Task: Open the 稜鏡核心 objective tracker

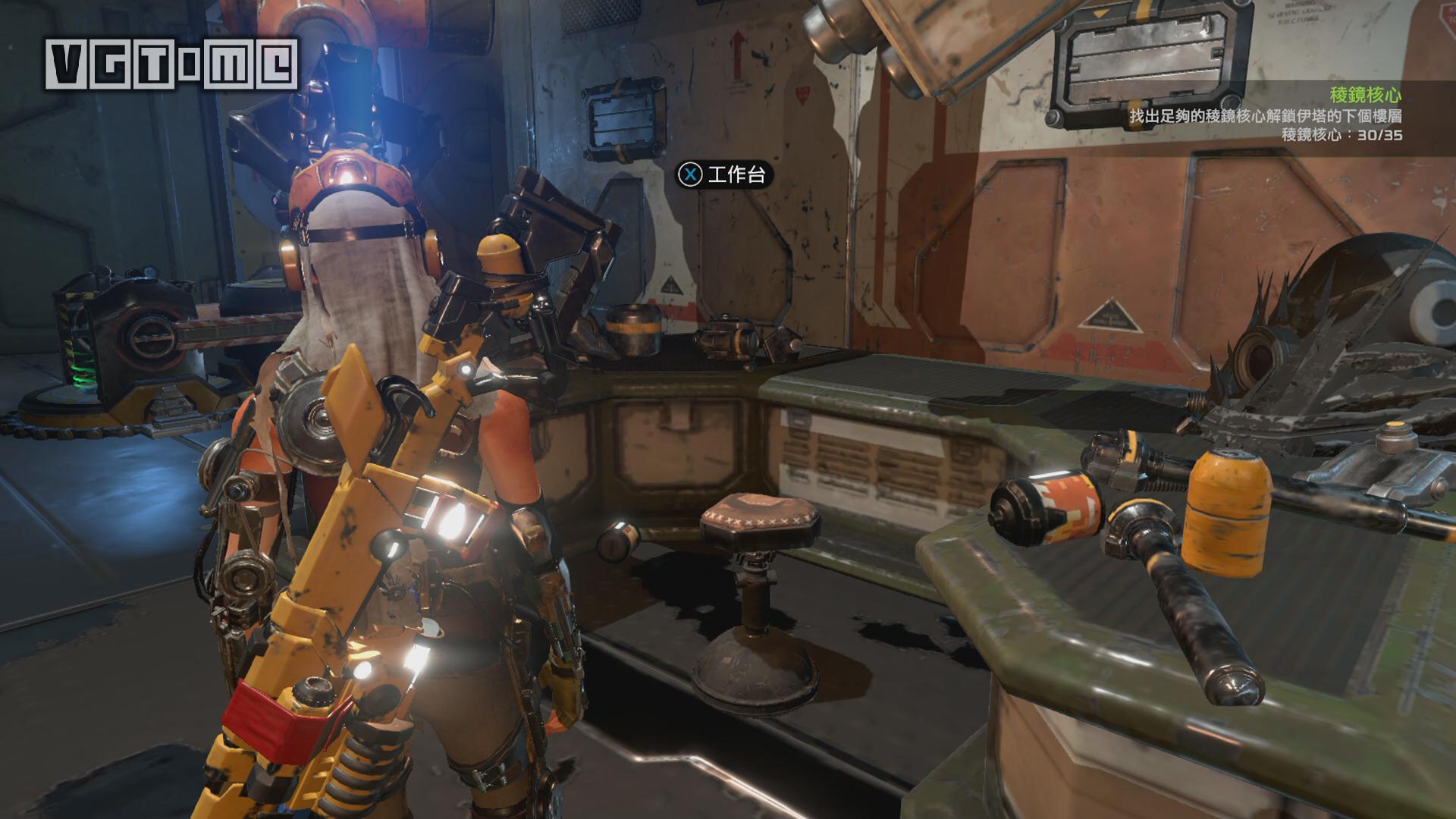Action: coord(1364,96)
